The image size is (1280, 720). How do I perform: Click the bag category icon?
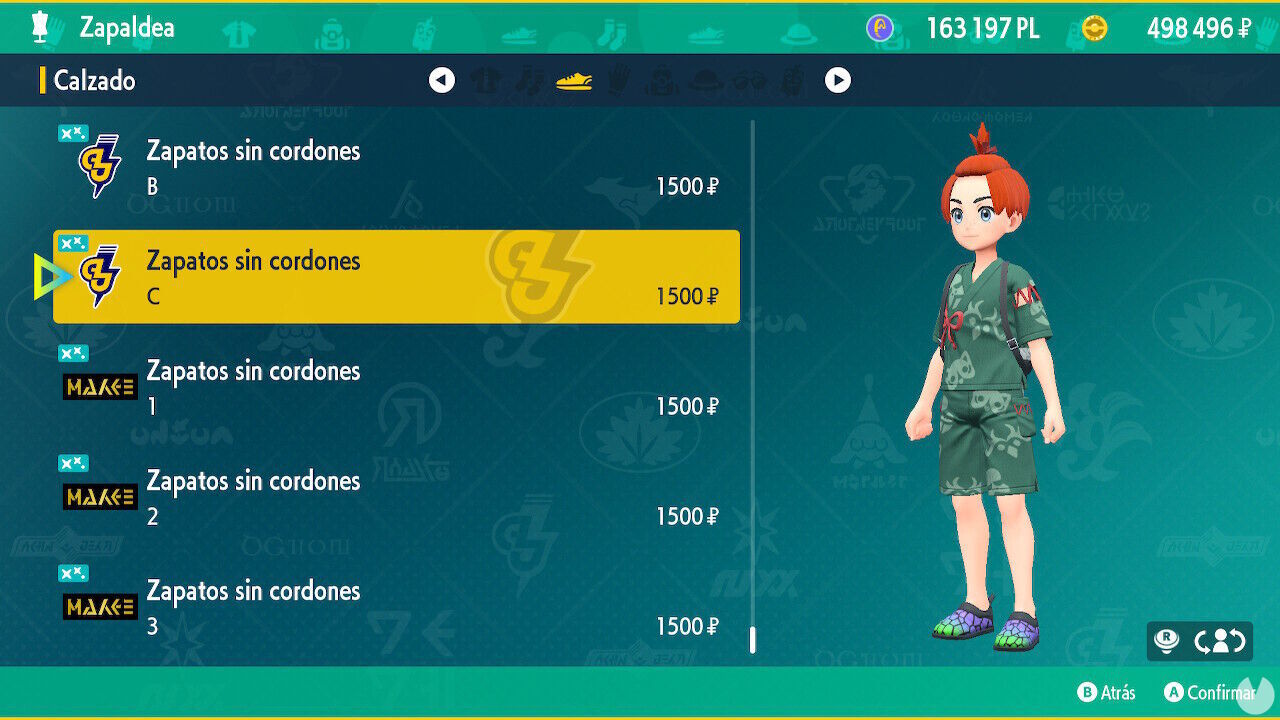[x=659, y=80]
